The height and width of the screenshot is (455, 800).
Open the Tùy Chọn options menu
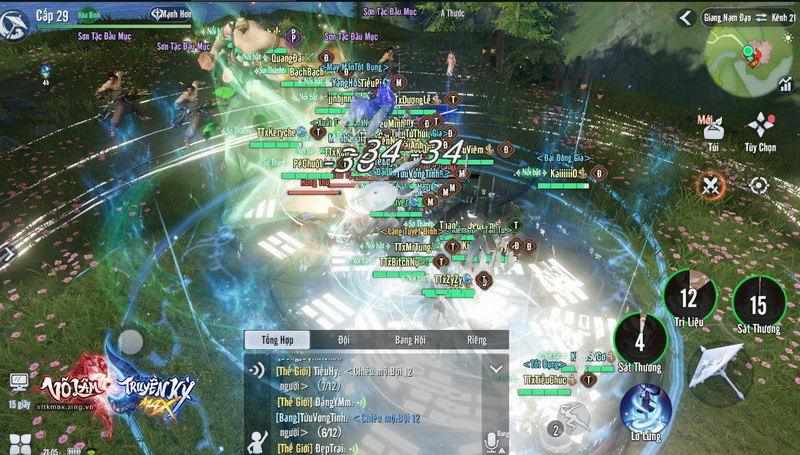(761, 130)
